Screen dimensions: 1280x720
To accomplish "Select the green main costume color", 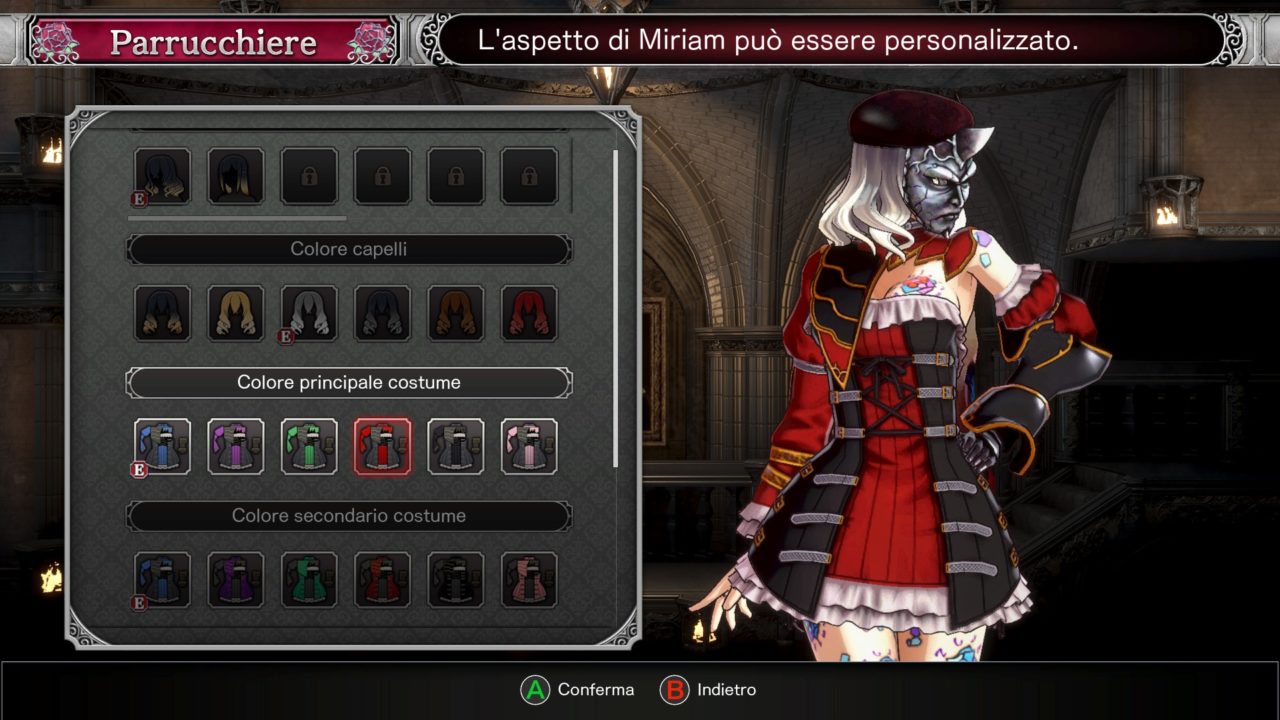I will (x=309, y=446).
